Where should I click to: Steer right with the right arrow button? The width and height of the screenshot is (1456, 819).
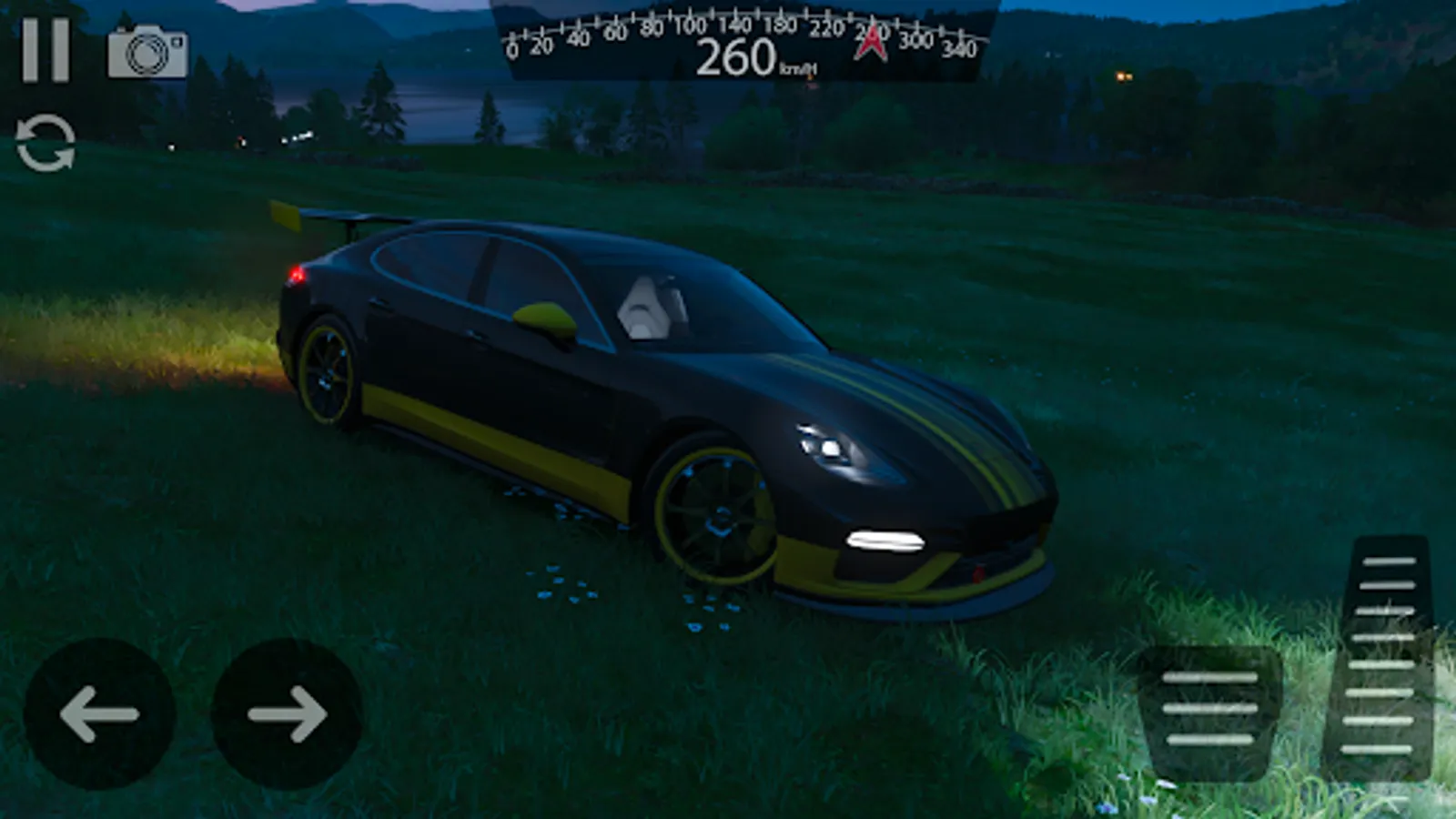point(287,713)
